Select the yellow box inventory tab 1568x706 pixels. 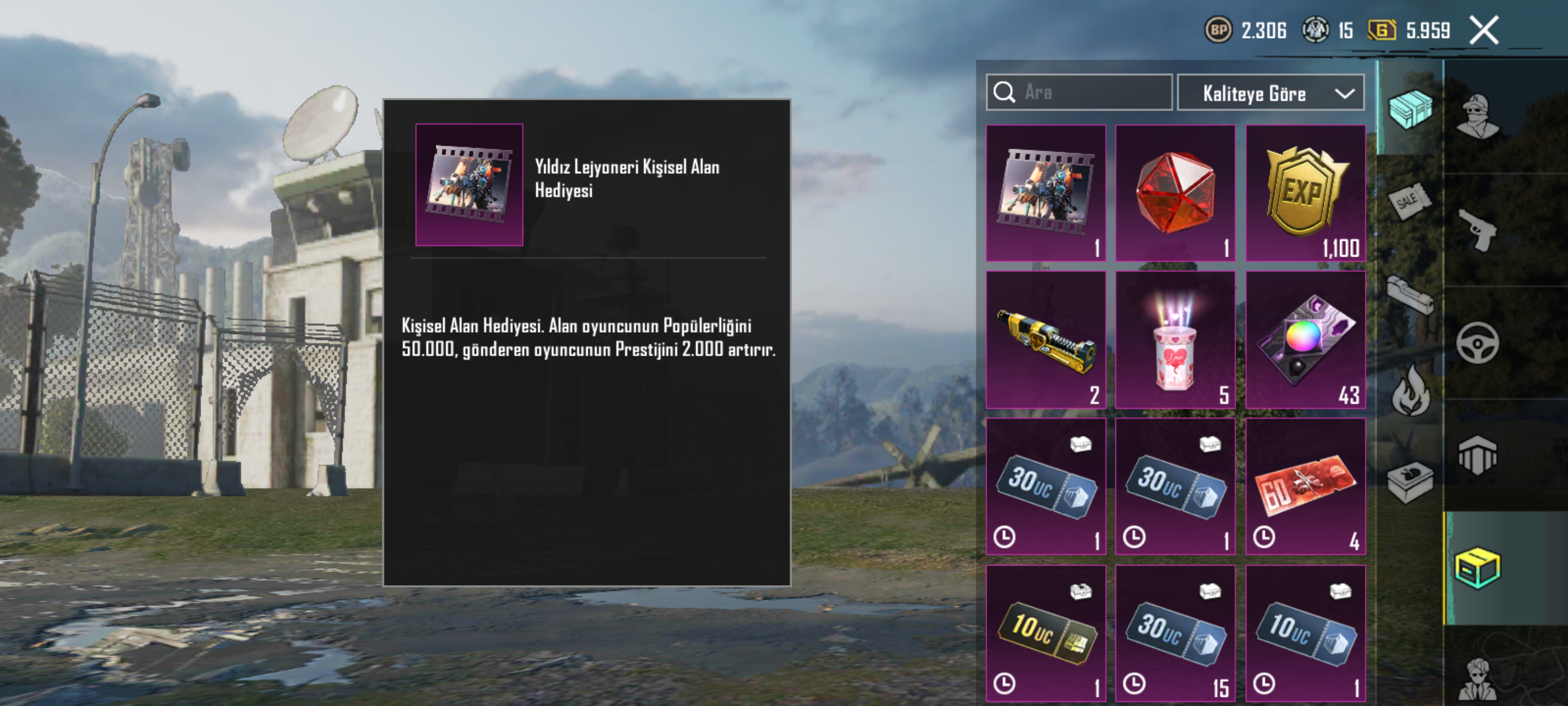click(x=1478, y=567)
